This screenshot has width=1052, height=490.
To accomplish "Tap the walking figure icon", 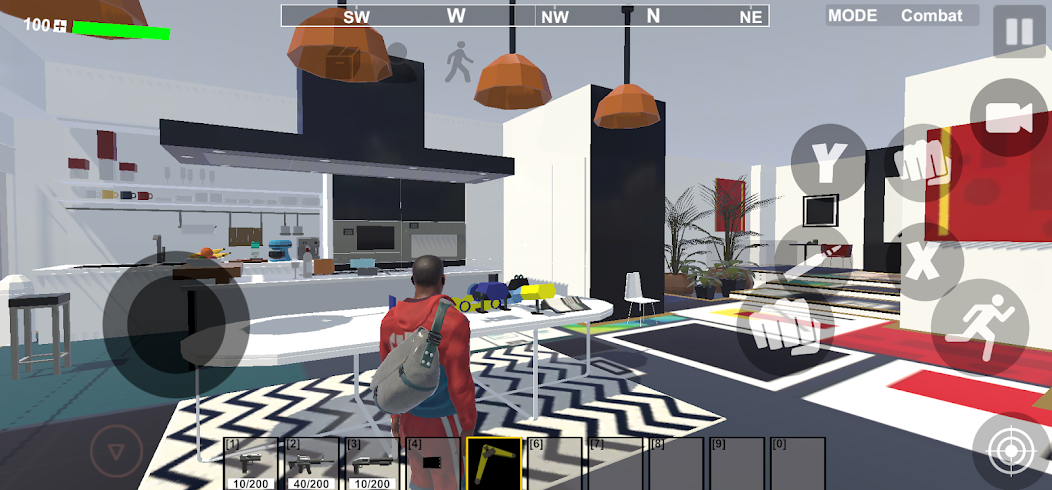I will (x=458, y=62).
